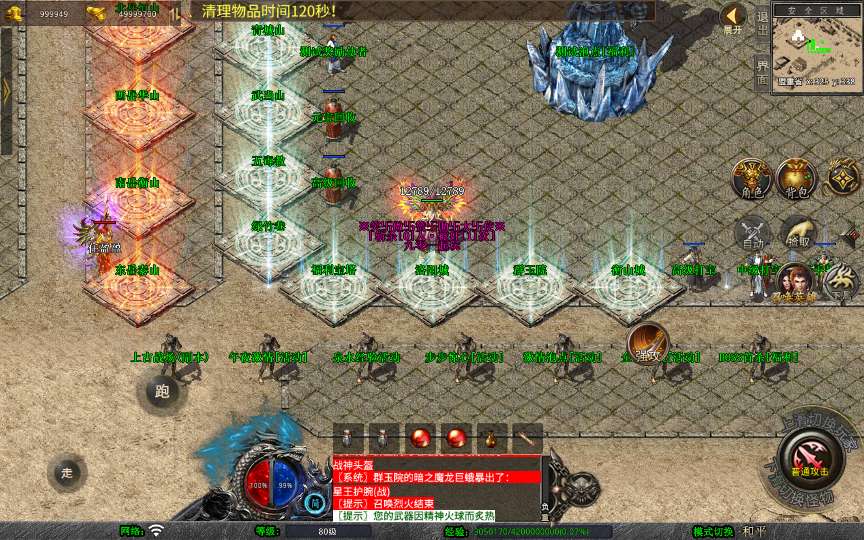Click the gold ingot currency icon
This screenshot has width=864, height=540.
[97, 13]
